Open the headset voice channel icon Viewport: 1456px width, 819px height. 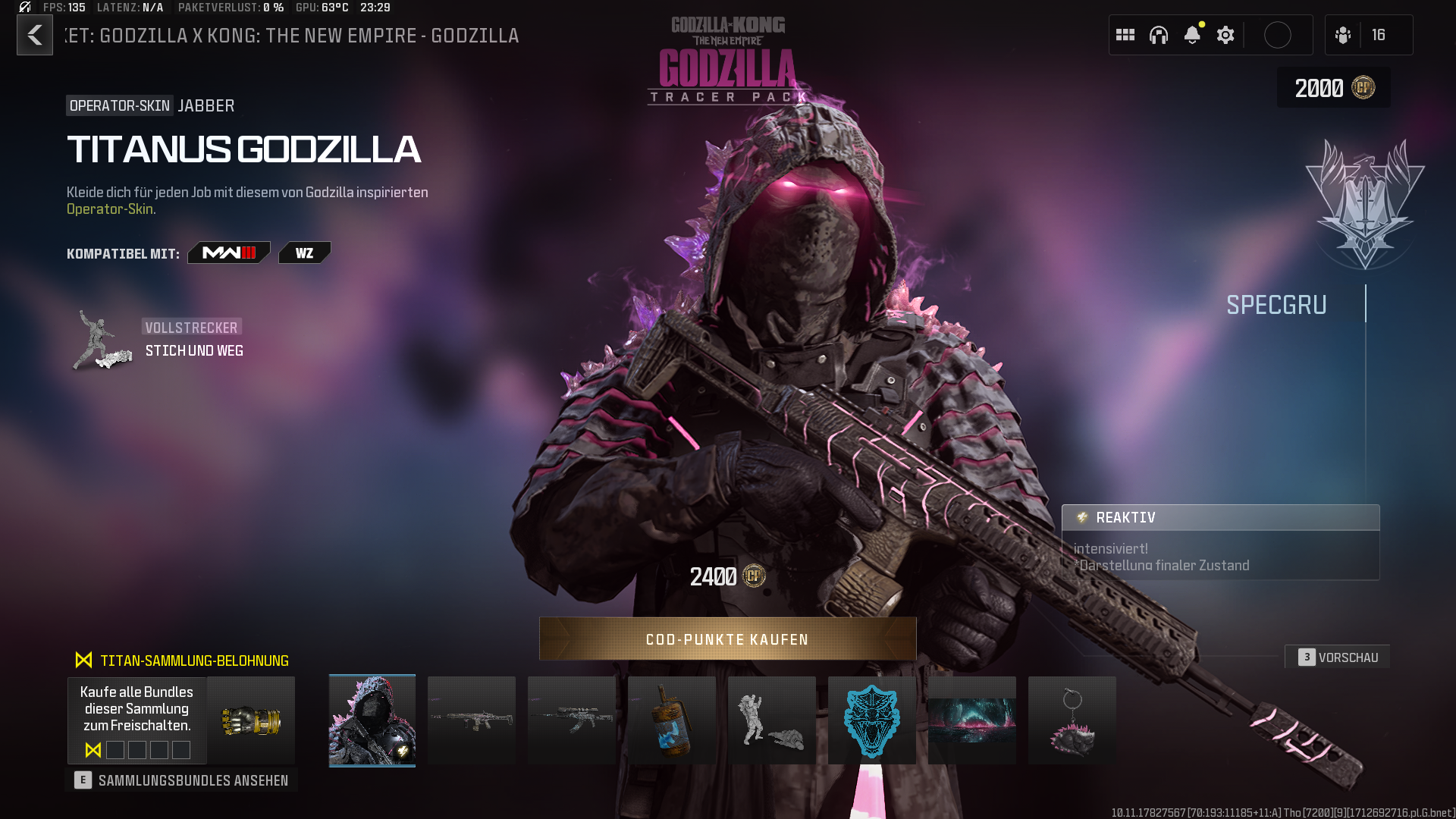point(1159,35)
